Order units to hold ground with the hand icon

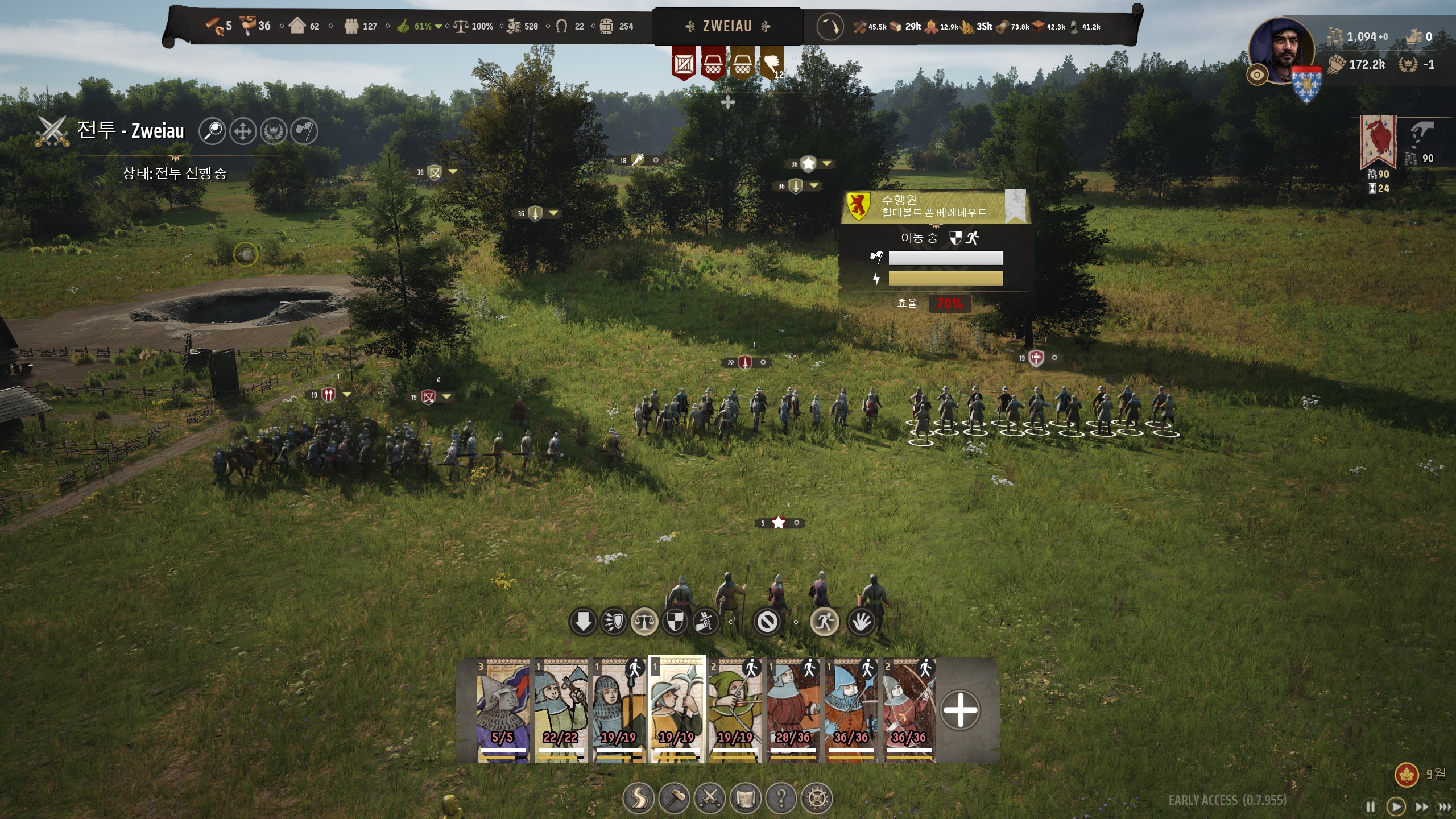pyautogui.click(x=861, y=622)
